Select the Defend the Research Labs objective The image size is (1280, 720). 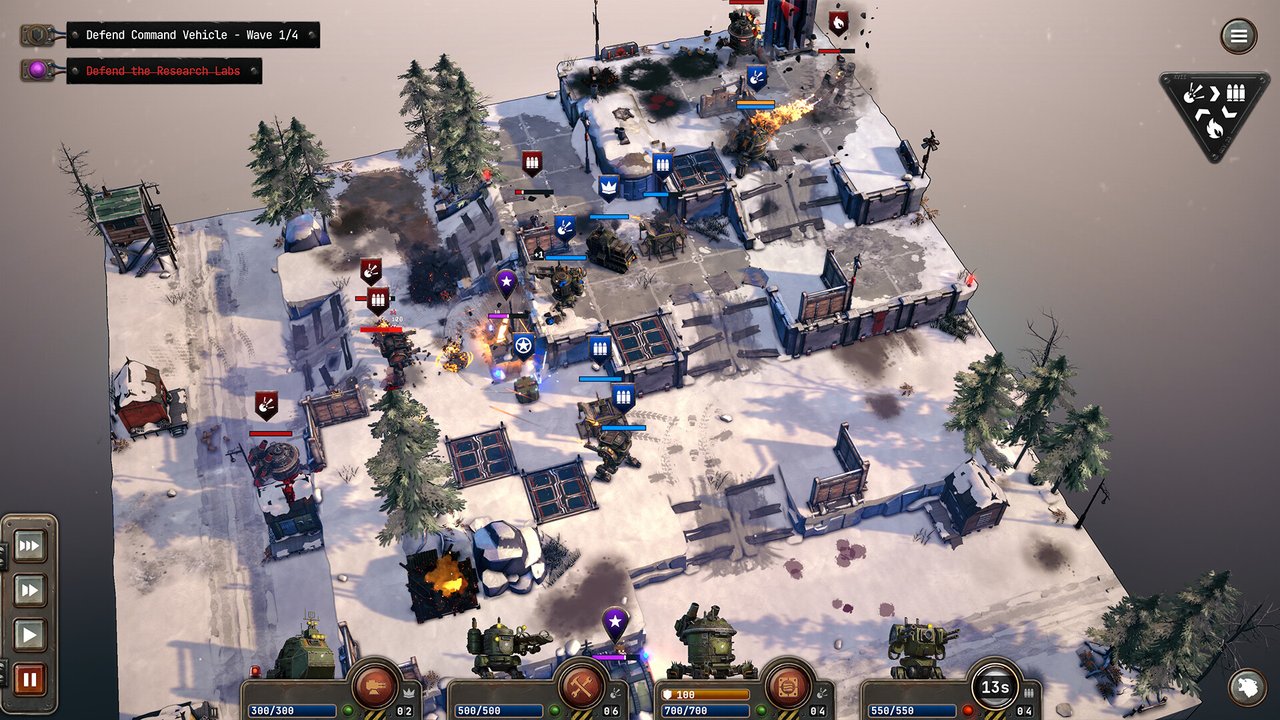(x=163, y=71)
